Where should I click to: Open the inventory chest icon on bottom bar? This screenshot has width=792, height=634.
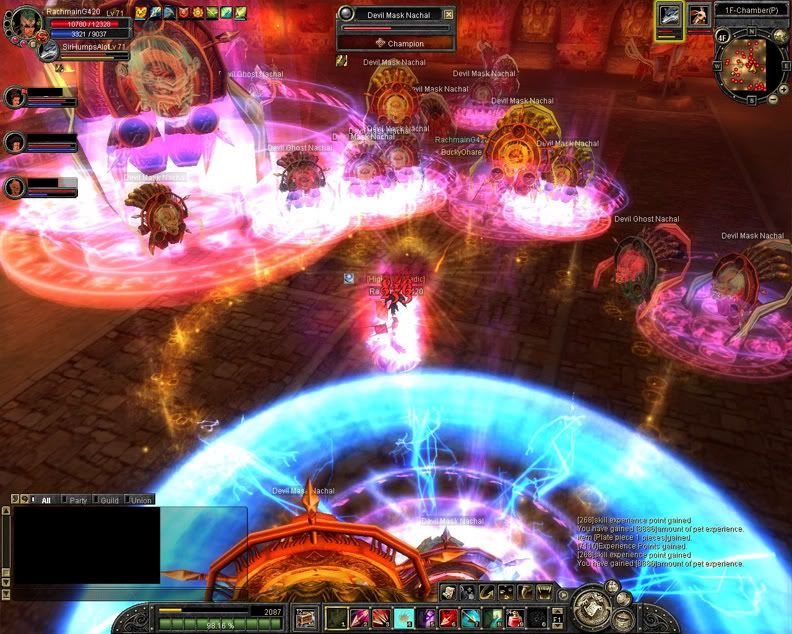pos(306,617)
